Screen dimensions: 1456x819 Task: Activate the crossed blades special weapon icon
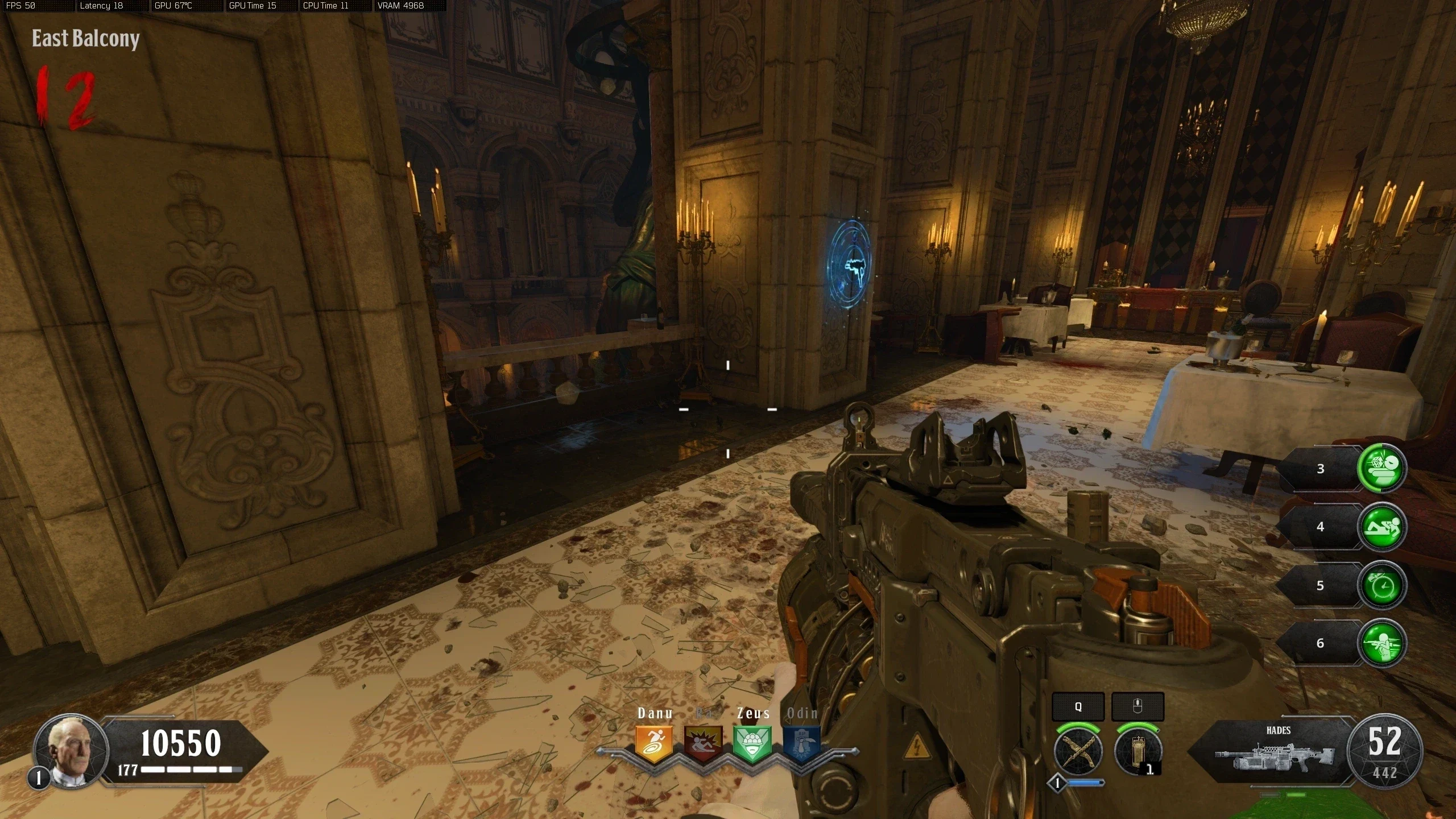coord(1078,751)
